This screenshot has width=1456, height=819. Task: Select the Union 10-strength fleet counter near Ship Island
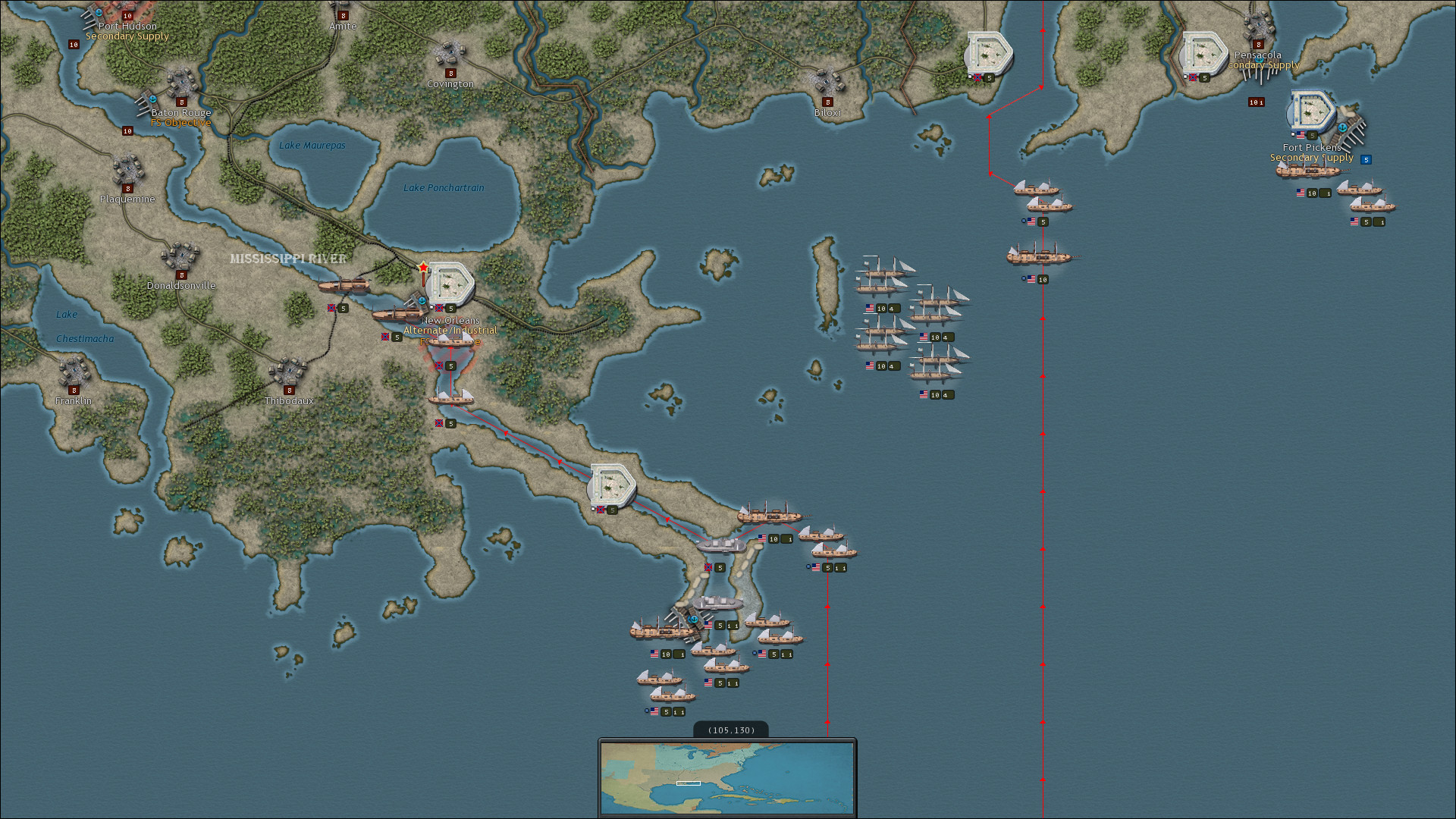[x=883, y=309]
